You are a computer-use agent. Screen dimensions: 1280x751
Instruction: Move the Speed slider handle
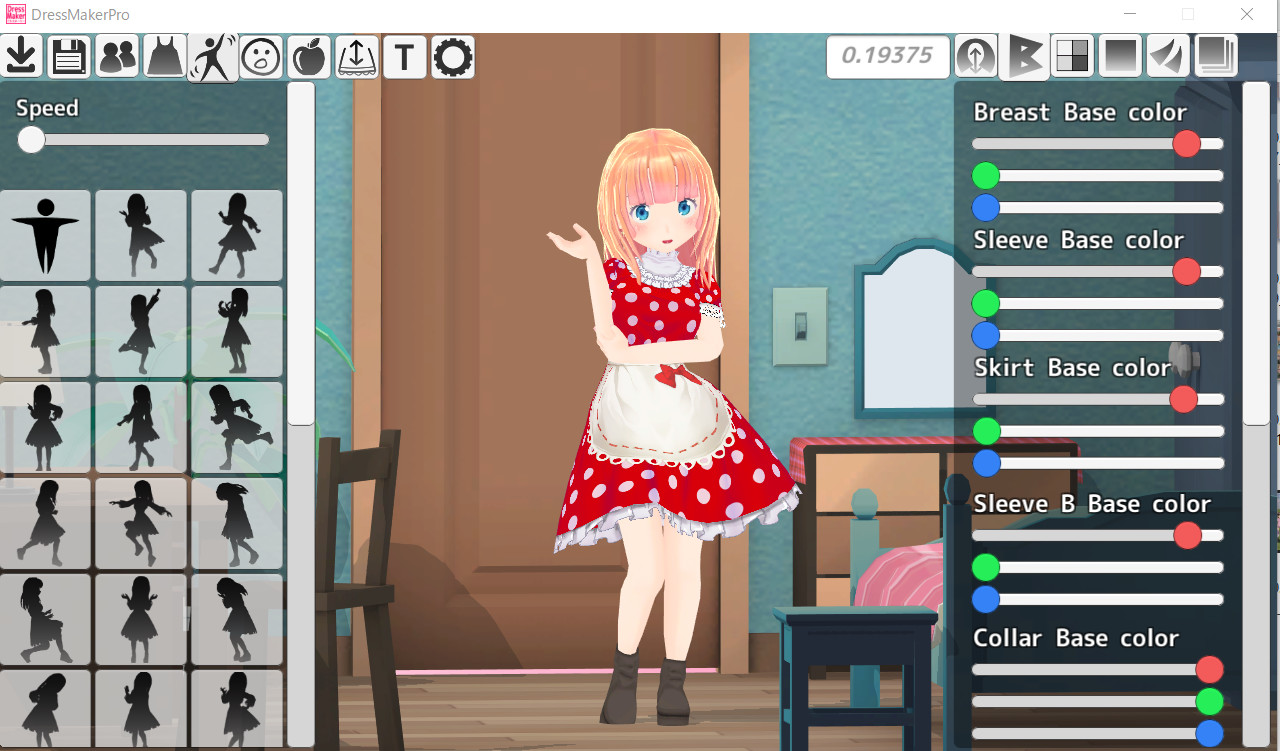tap(31, 140)
